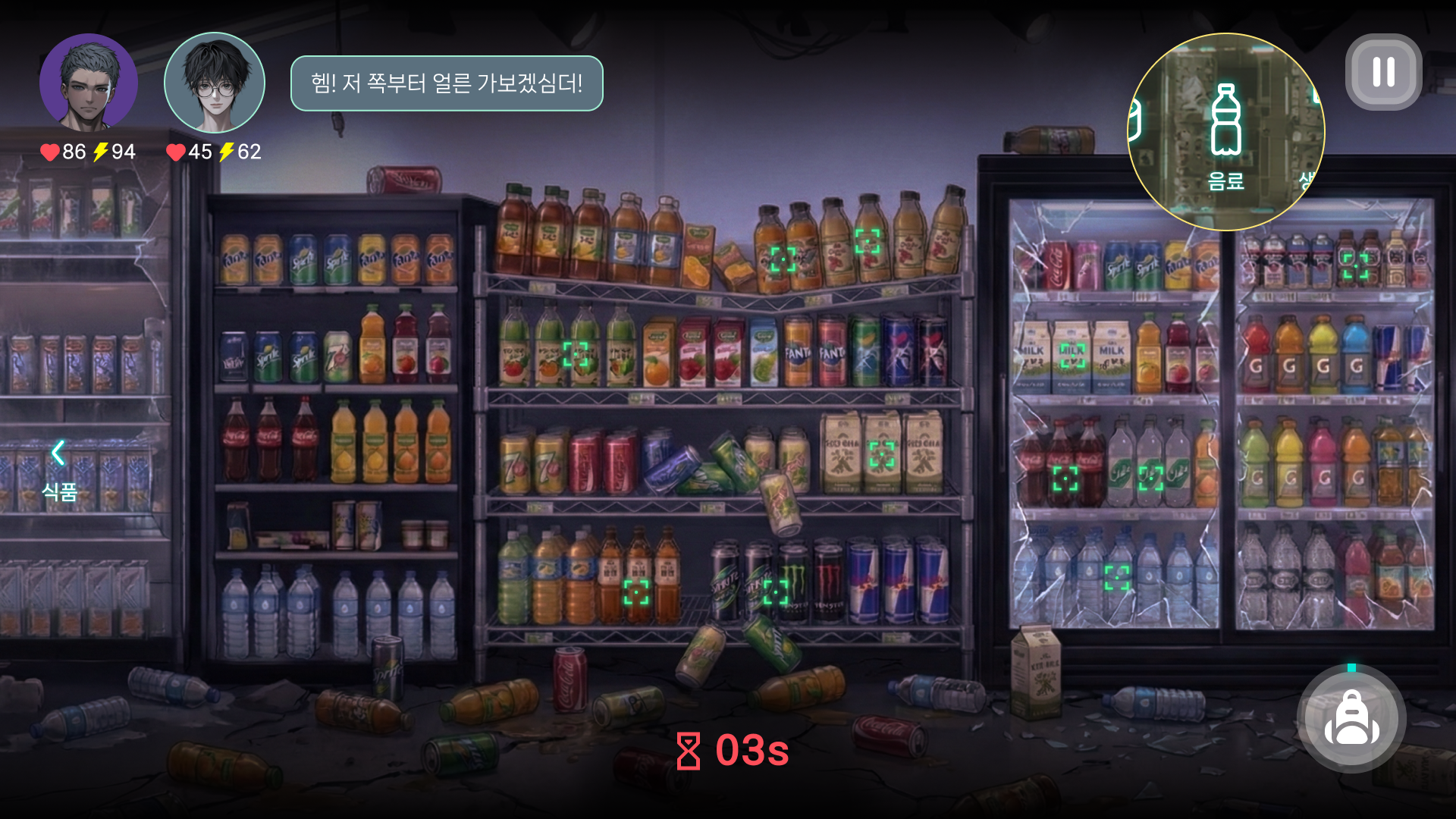Click the target marker on the MILK carton
This screenshot has width=1456, height=819.
(x=1072, y=356)
